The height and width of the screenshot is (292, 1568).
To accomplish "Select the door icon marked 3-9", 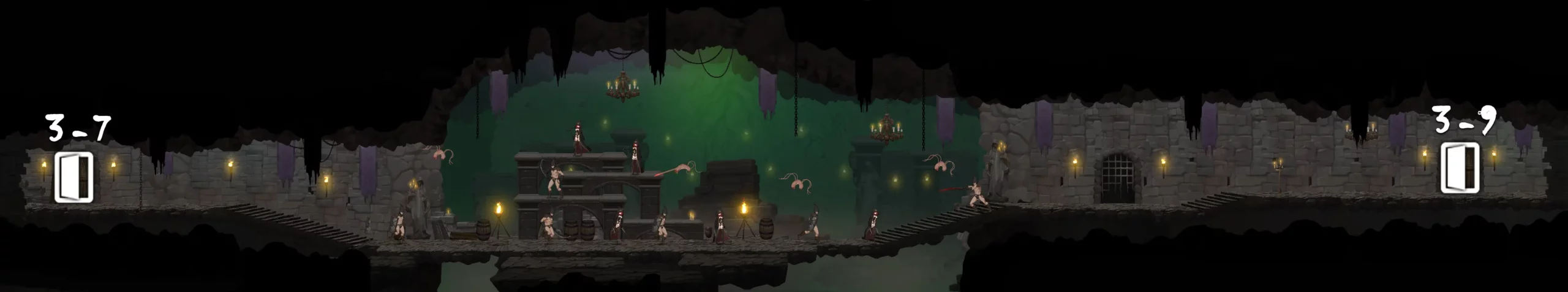I will 1460,168.
